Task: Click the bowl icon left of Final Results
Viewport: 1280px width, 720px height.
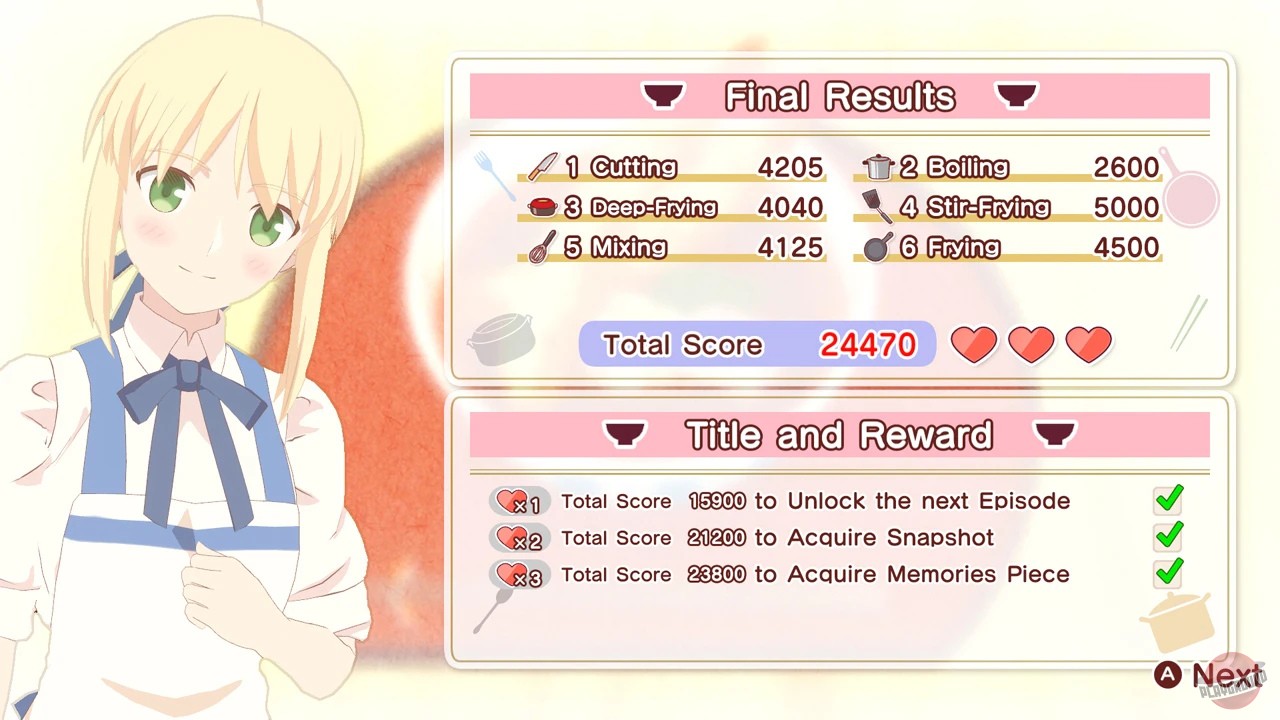Action: pos(663,95)
